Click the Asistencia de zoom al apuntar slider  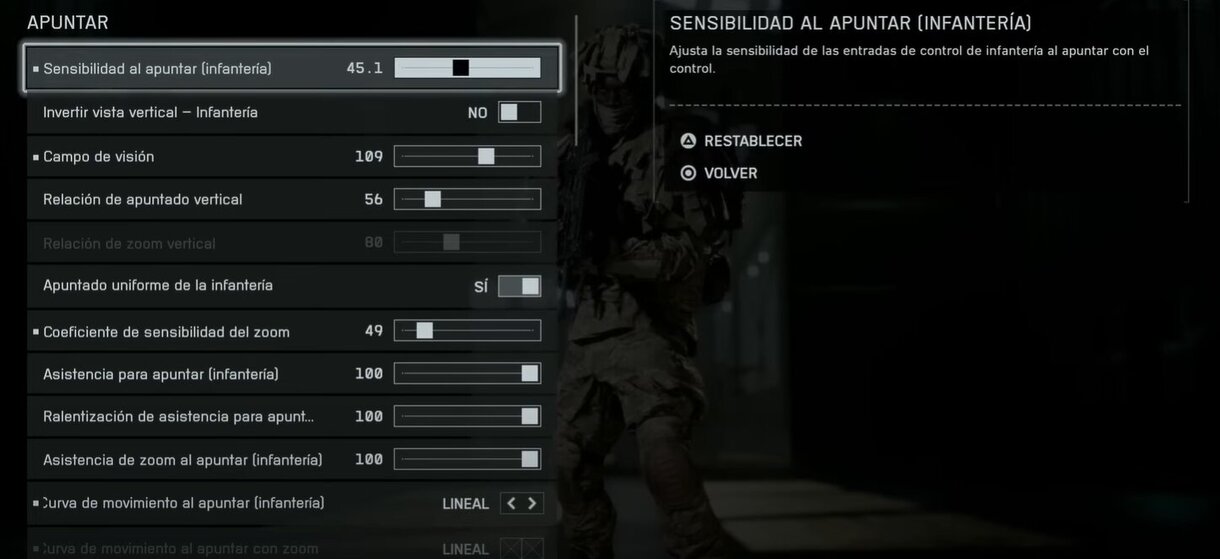pos(467,459)
